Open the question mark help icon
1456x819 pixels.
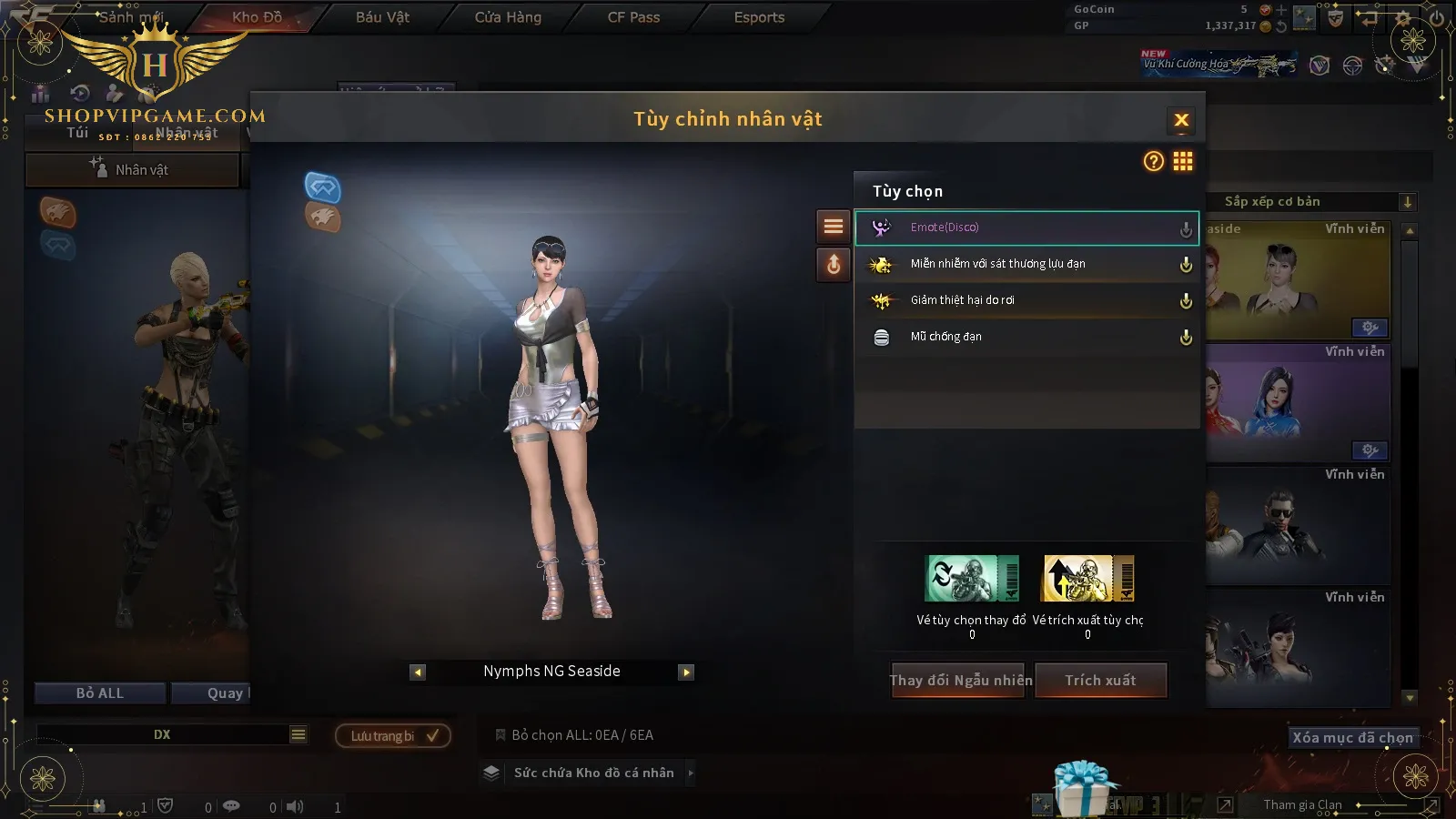pos(1153,162)
